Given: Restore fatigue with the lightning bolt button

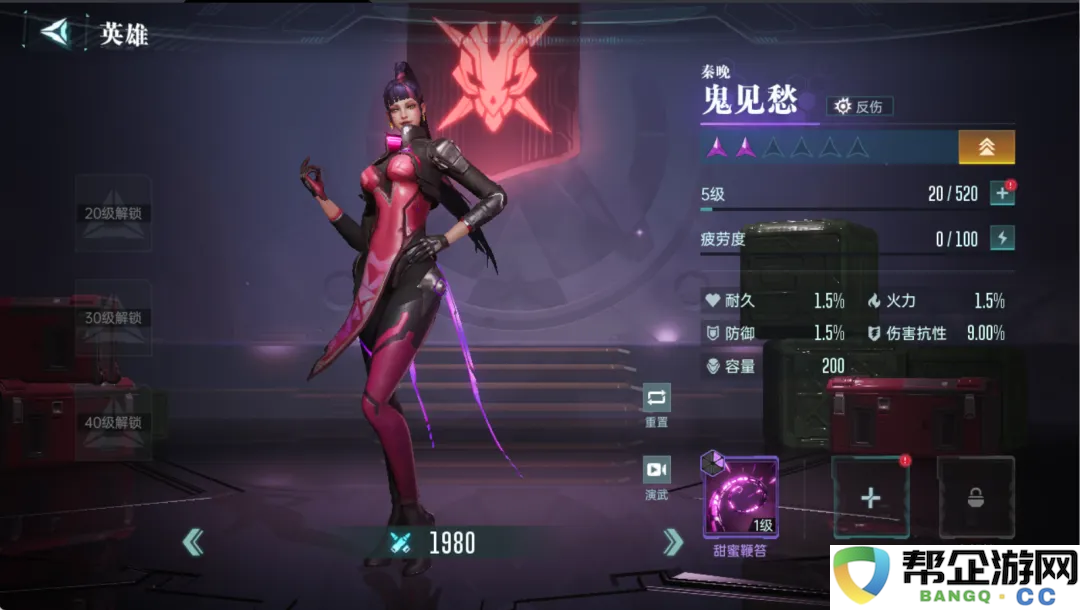Looking at the screenshot, I should pos(1001,238).
